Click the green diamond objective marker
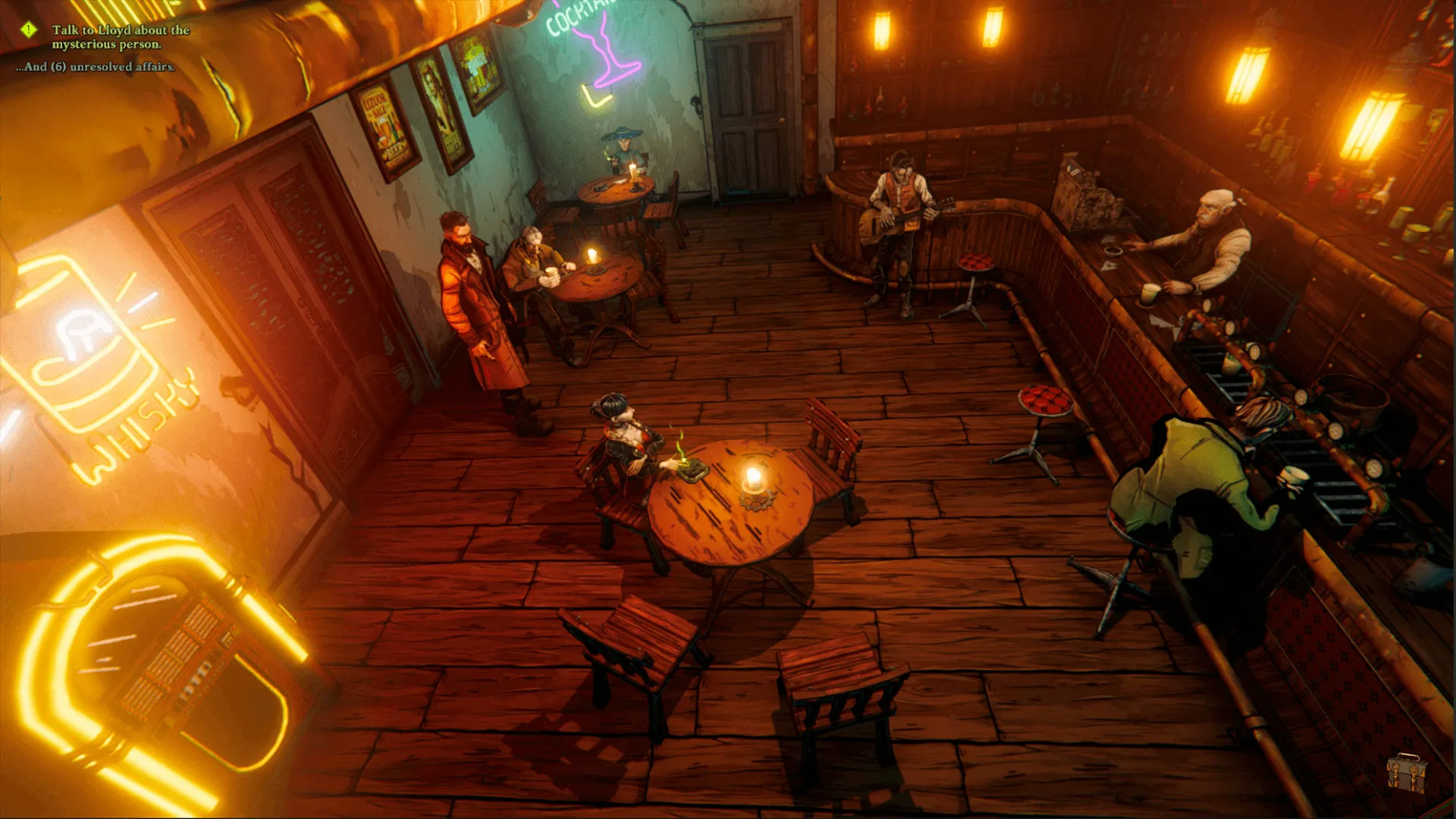Image resolution: width=1456 pixels, height=819 pixels. click(29, 30)
